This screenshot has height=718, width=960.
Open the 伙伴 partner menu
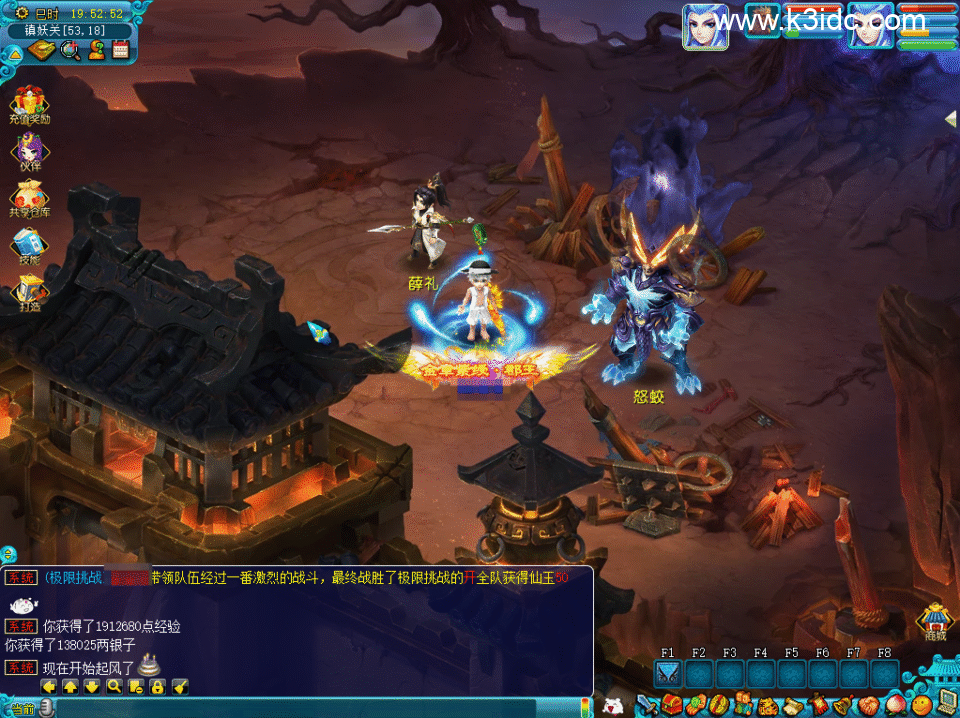coord(29,151)
